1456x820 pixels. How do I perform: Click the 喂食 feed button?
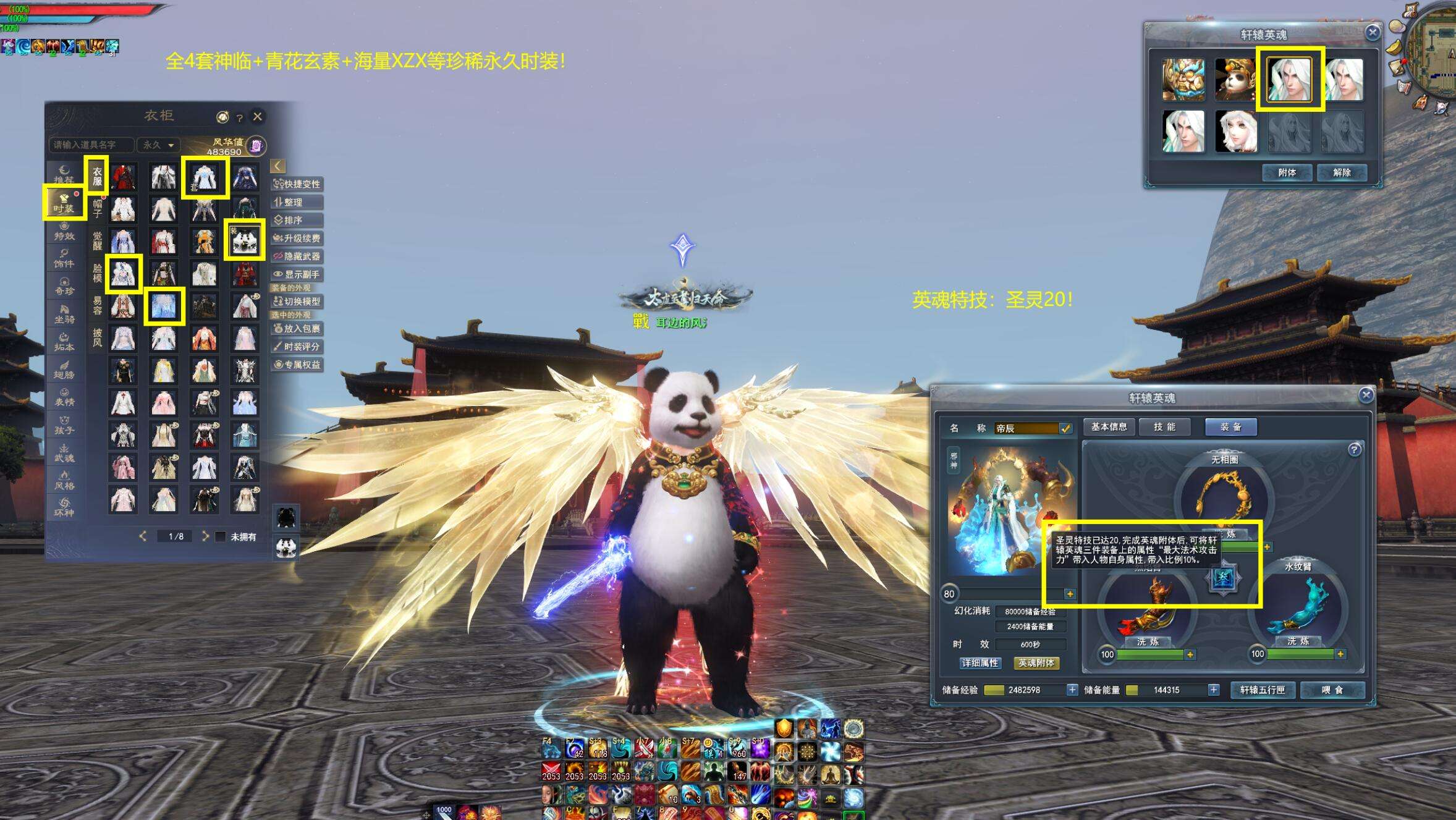1332,690
